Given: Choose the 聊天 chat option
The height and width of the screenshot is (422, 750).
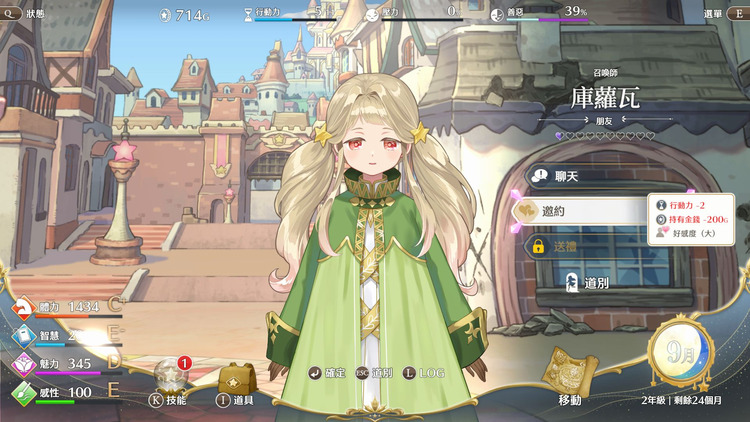Looking at the screenshot, I should click(585, 176).
